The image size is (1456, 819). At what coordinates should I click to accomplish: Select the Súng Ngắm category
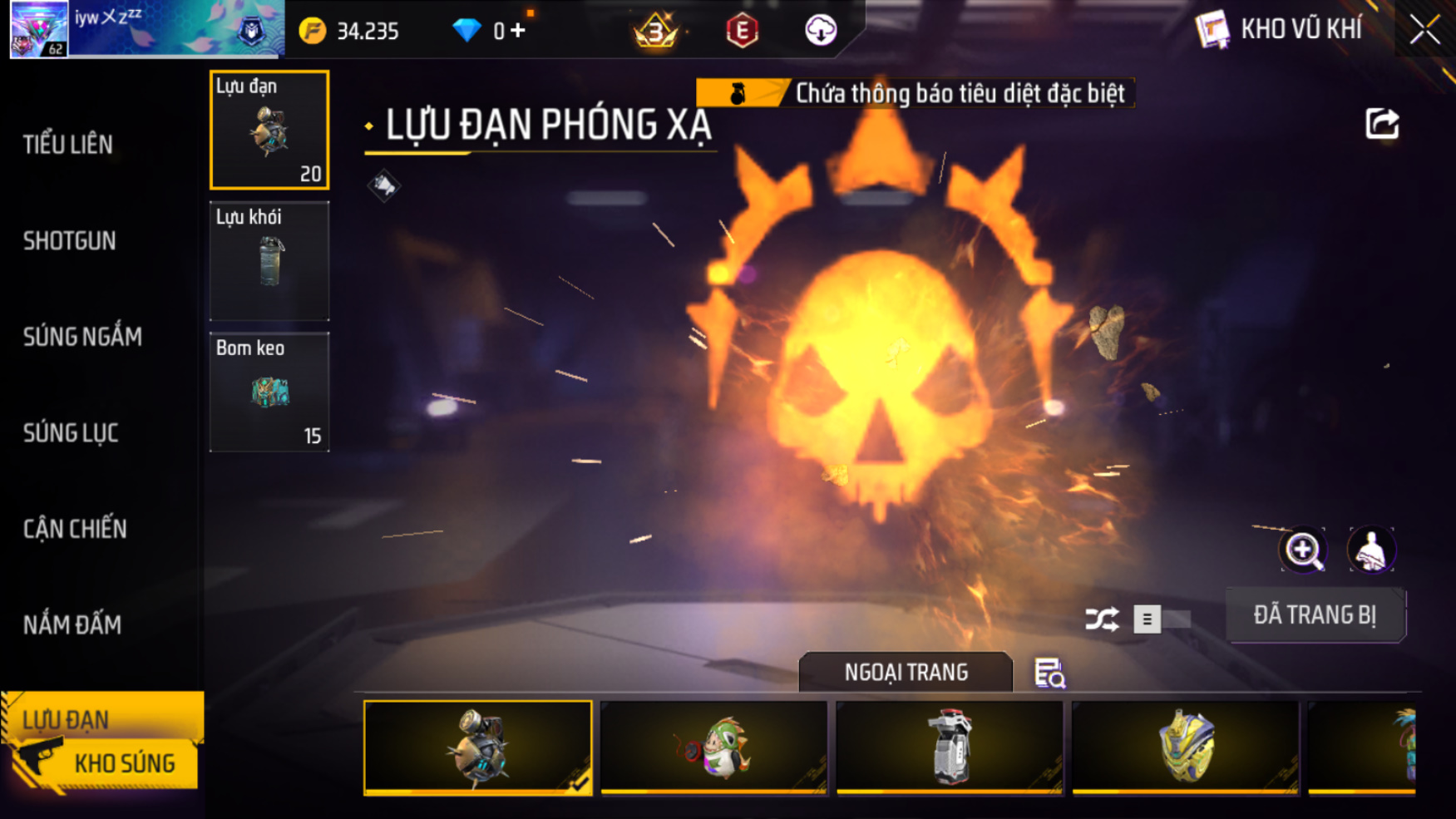[82, 337]
